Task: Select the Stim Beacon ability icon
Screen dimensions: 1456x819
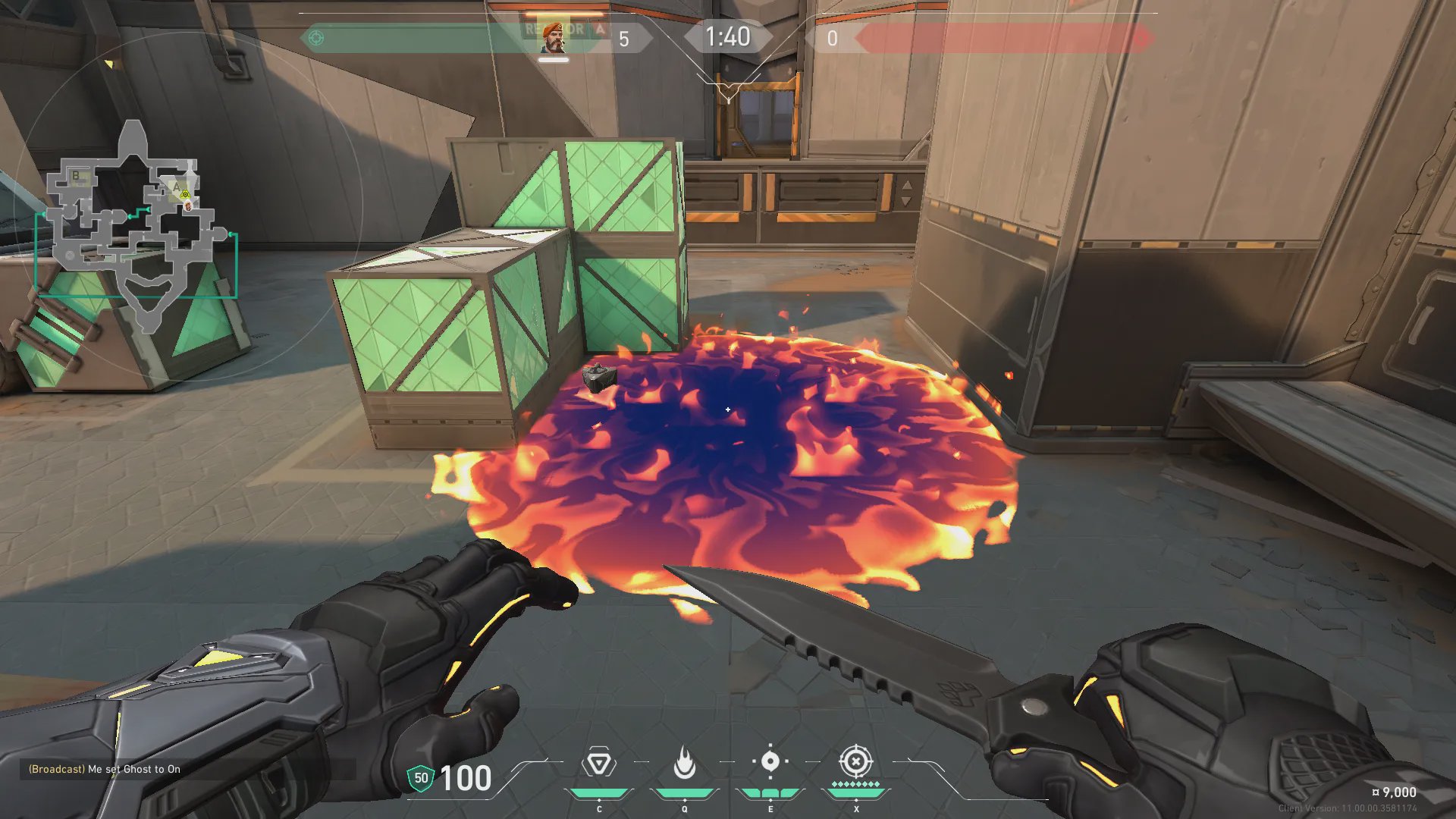Action: (598, 763)
